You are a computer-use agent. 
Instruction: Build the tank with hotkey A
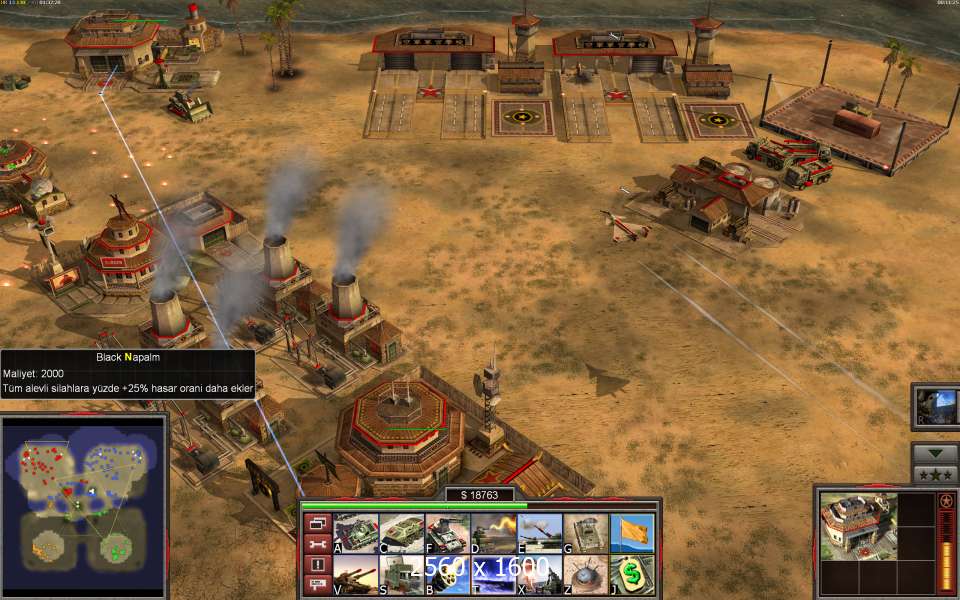[x=355, y=533]
